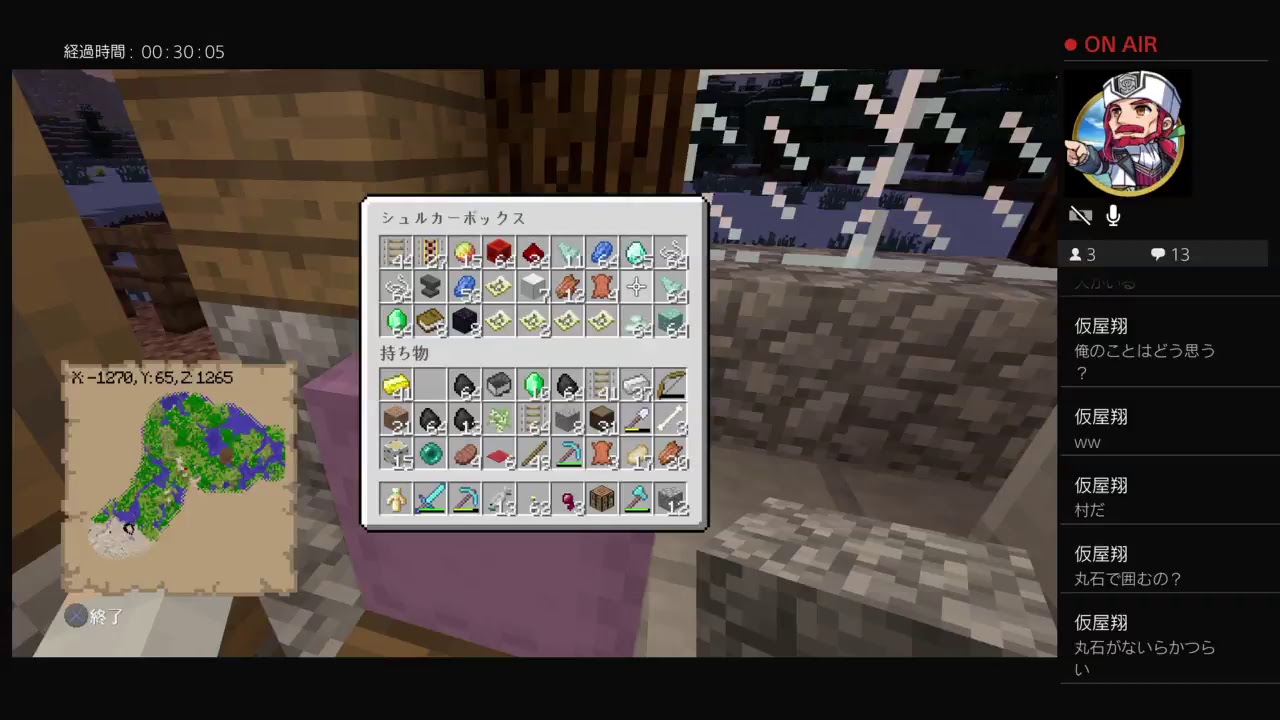Open the comment count bubble
Screen dimensions: 1280x720
(x=1168, y=254)
